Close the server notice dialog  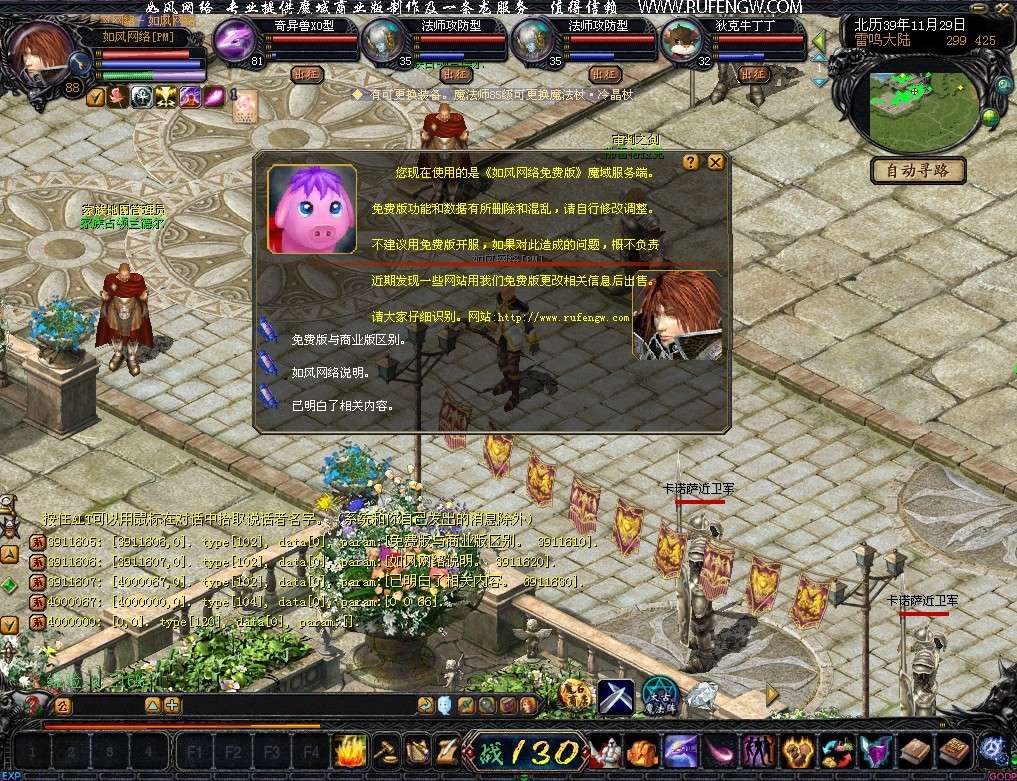[715, 162]
